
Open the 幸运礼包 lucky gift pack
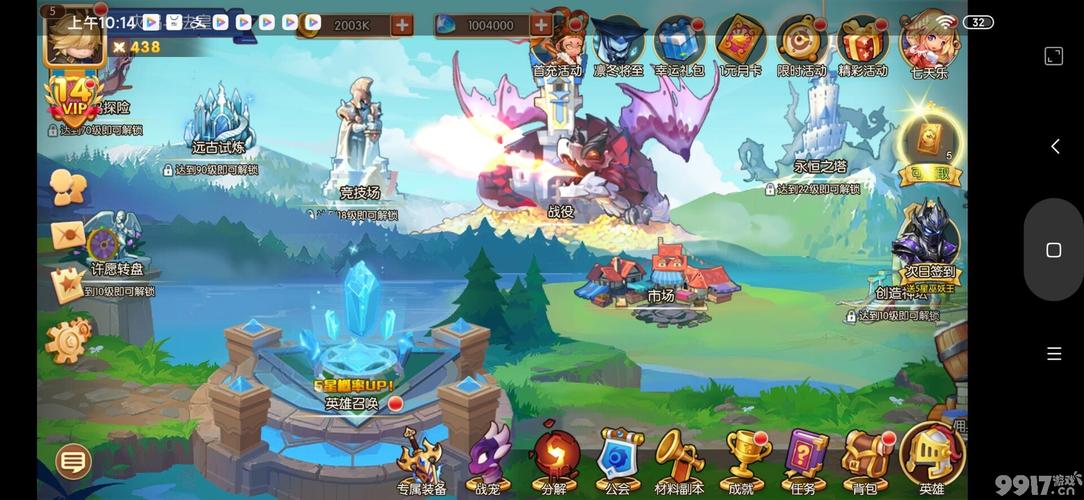(679, 44)
